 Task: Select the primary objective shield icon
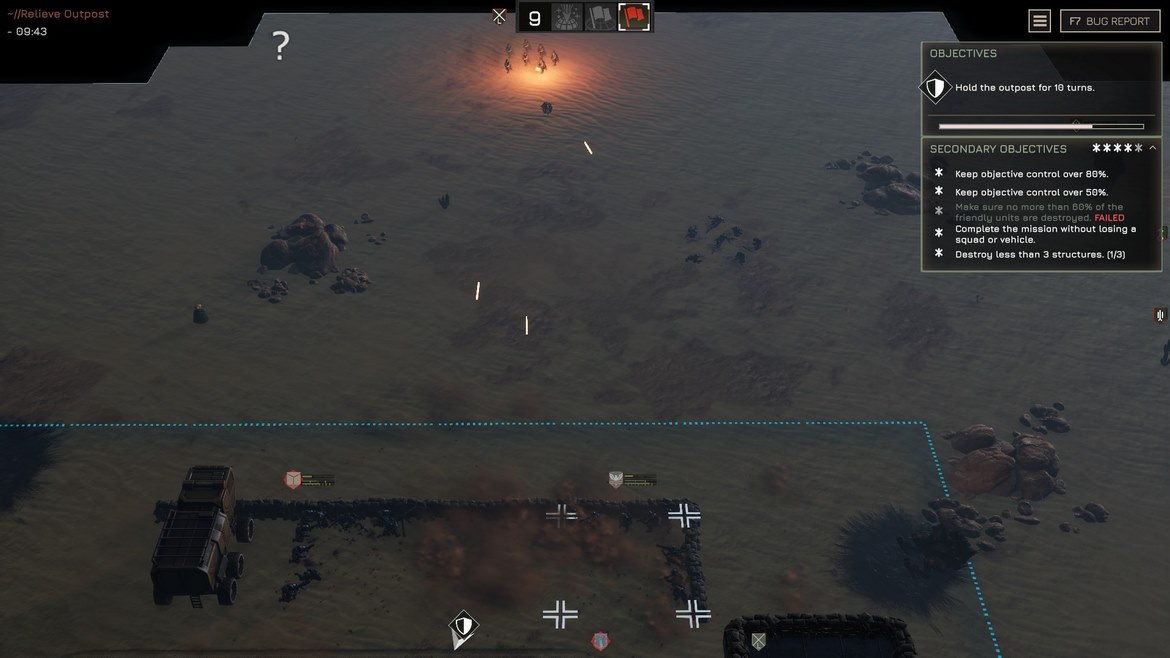coord(935,88)
